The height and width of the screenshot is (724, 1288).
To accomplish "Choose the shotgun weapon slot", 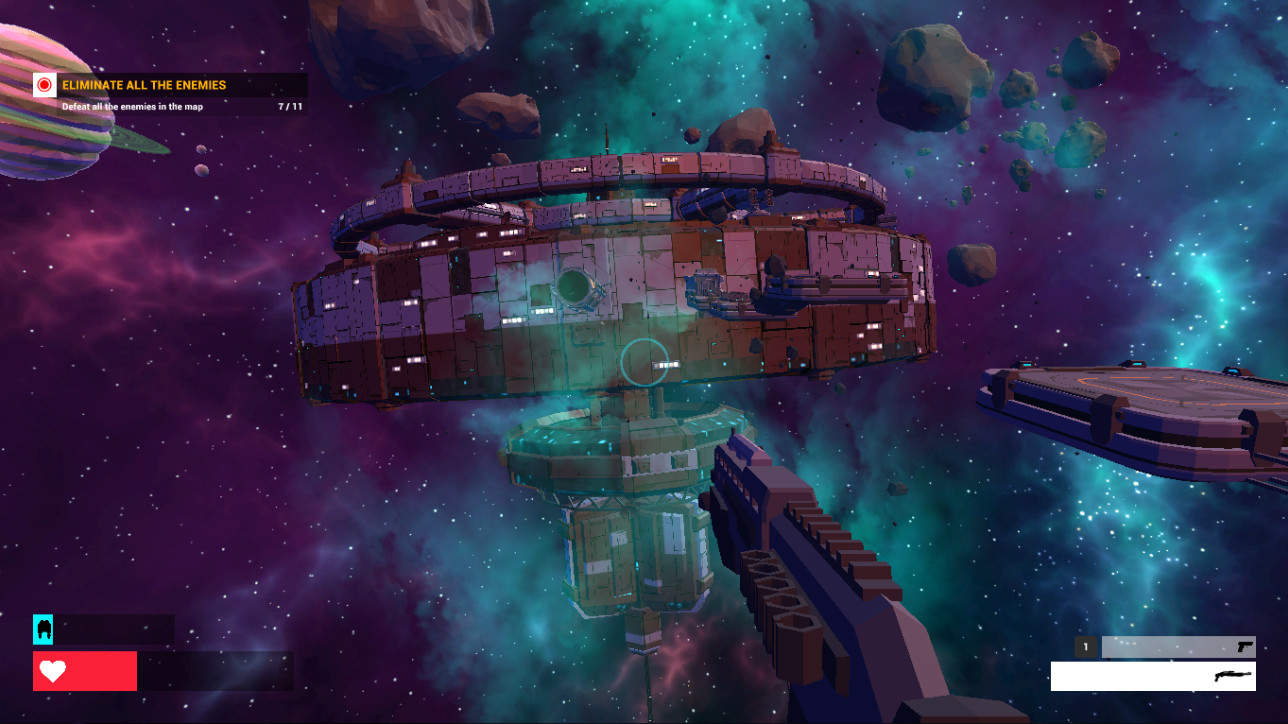I will (x=1153, y=676).
